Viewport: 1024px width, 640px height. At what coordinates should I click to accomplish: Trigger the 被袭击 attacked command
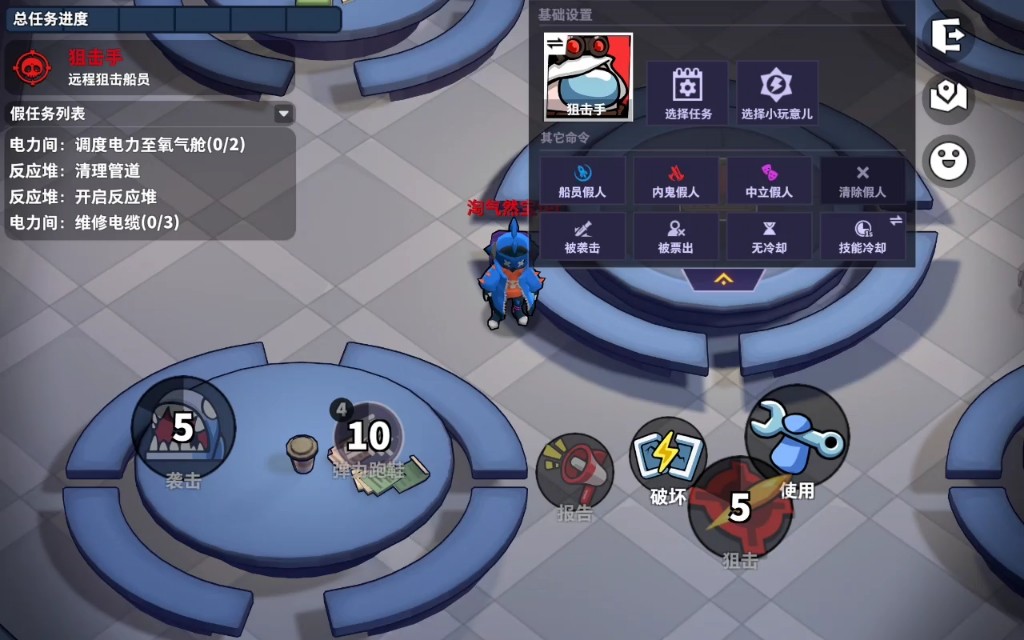(x=582, y=236)
